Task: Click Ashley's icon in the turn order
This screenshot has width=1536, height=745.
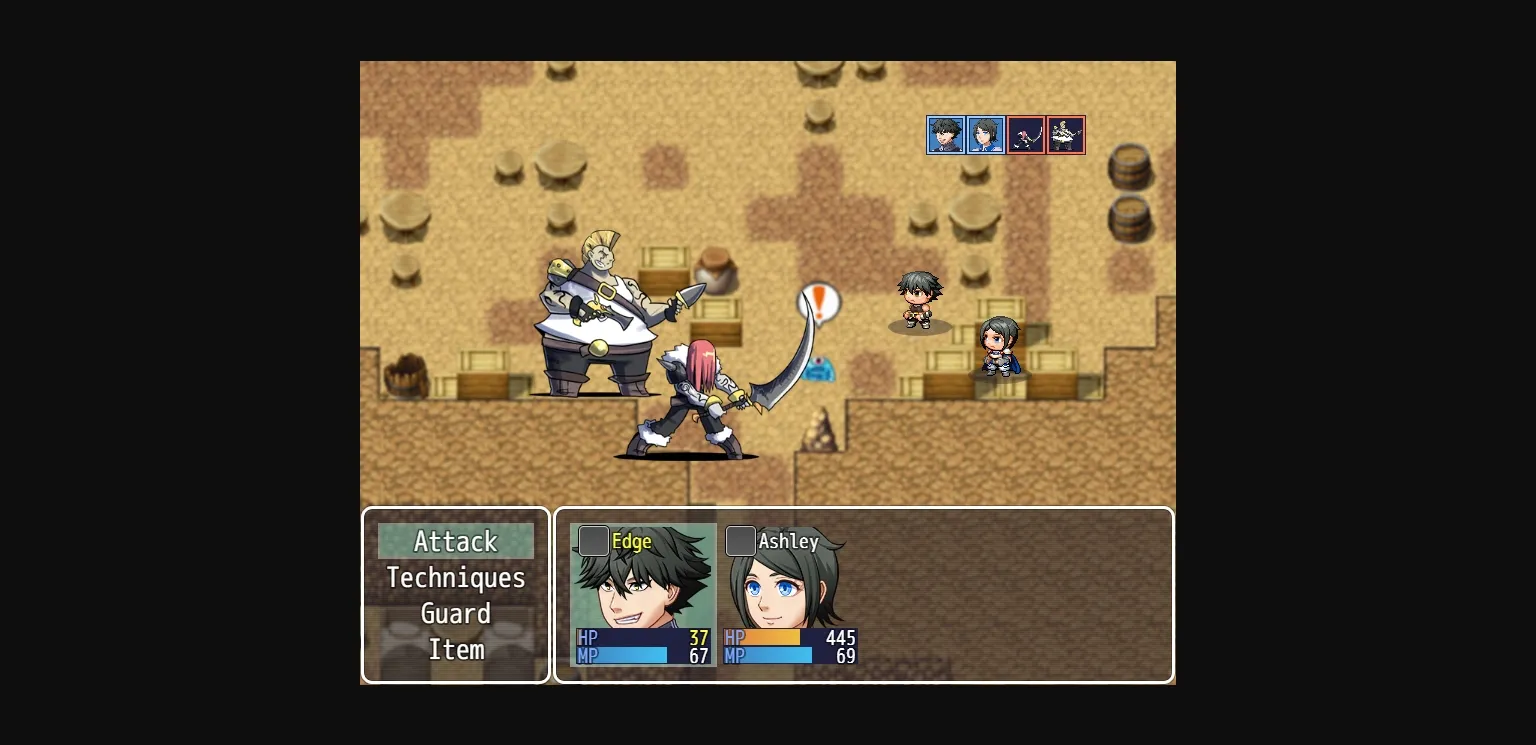Action: click(985, 135)
